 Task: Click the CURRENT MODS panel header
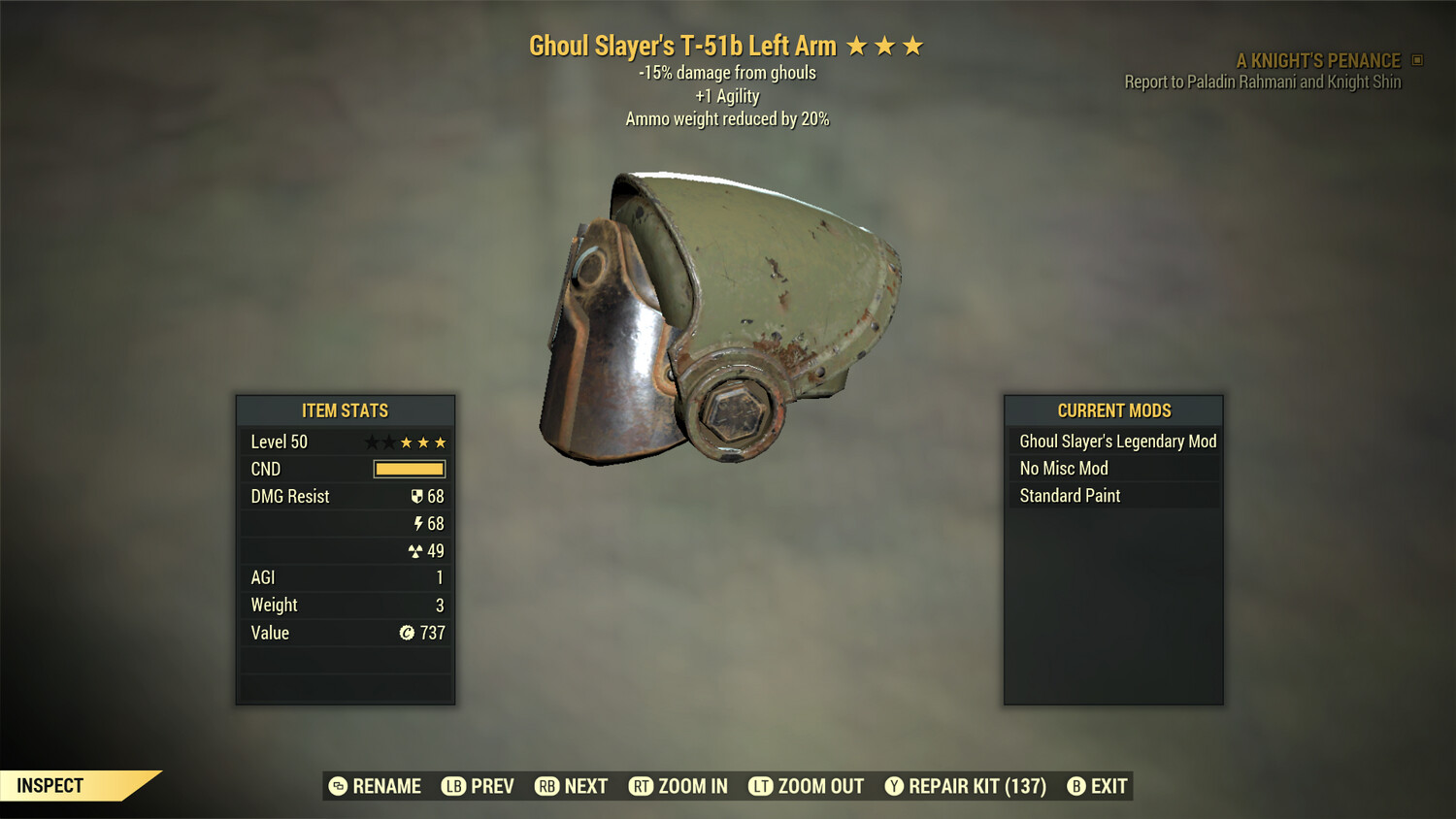[1112, 410]
